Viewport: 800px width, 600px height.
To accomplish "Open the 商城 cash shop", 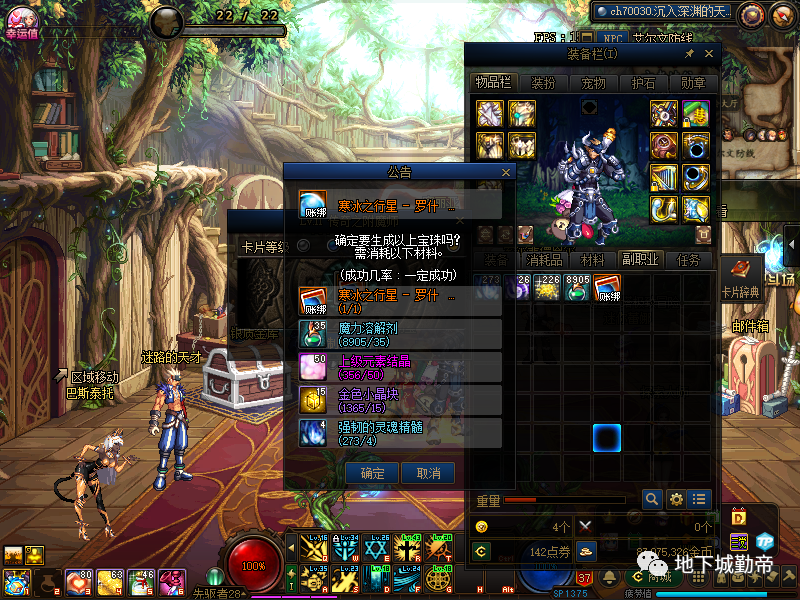I will (655, 576).
